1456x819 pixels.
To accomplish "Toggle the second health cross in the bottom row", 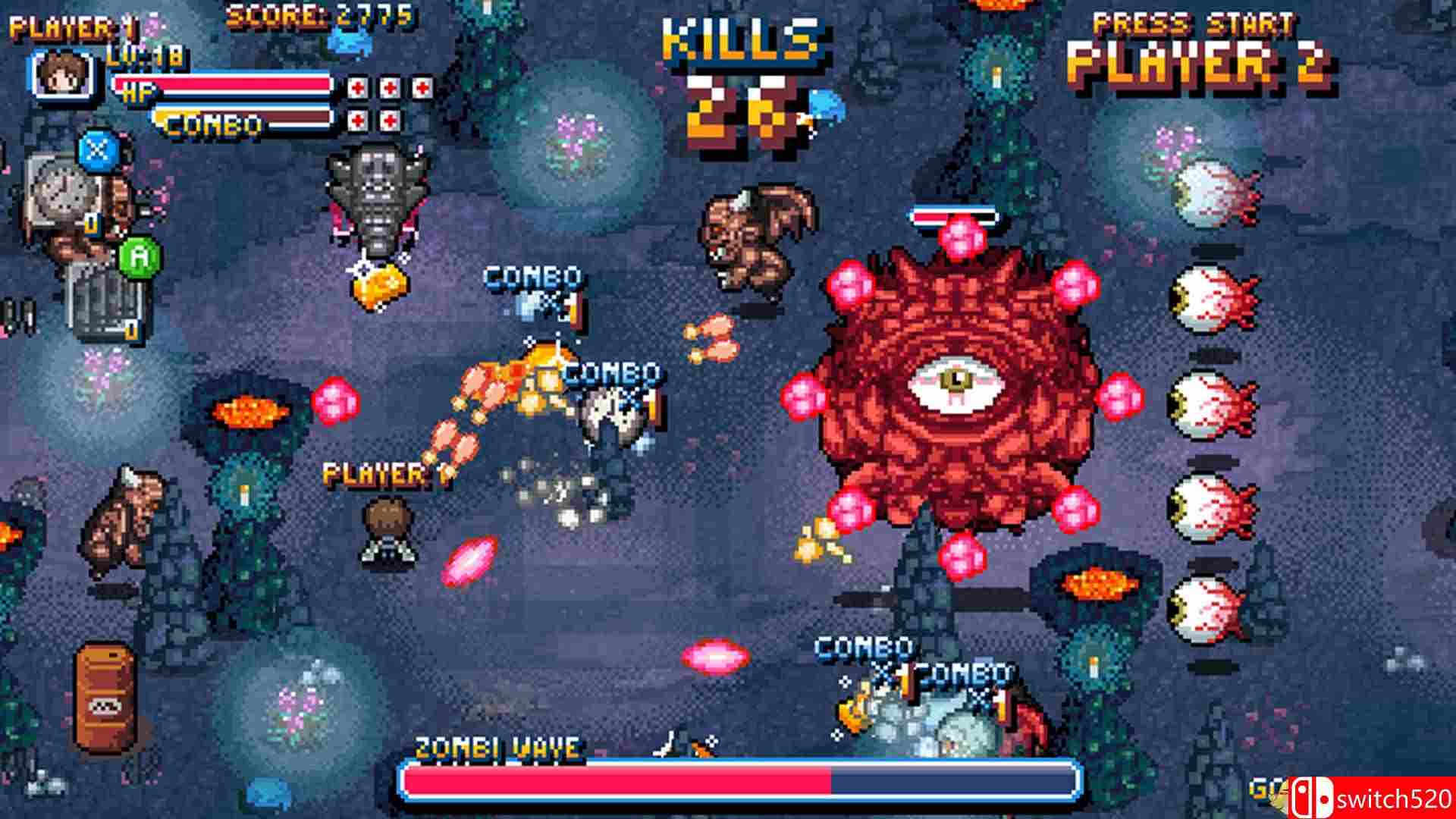I will pyautogui.click(x=390, y=118).
